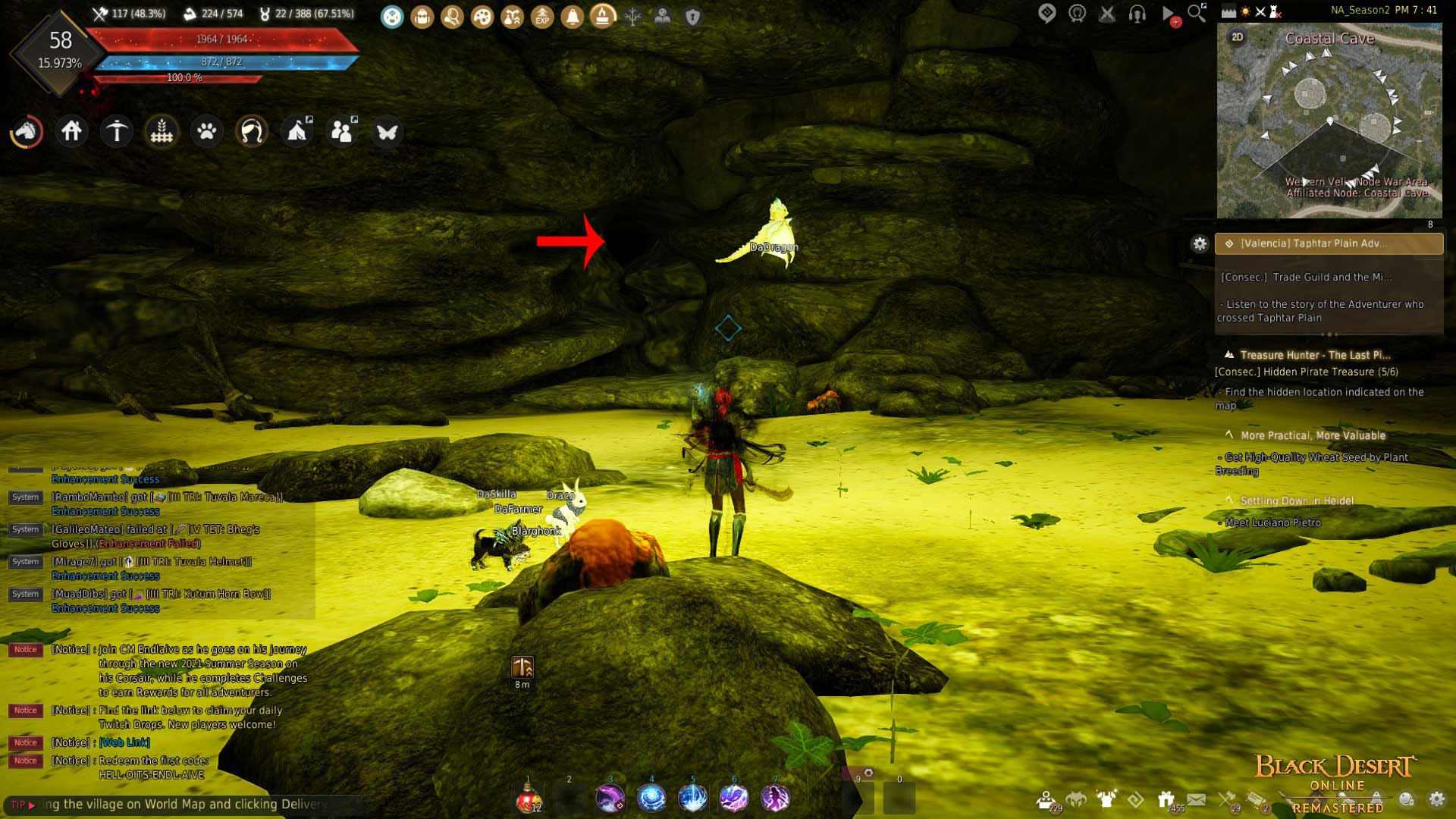Open the beauty palette icon

coord(482,17)
